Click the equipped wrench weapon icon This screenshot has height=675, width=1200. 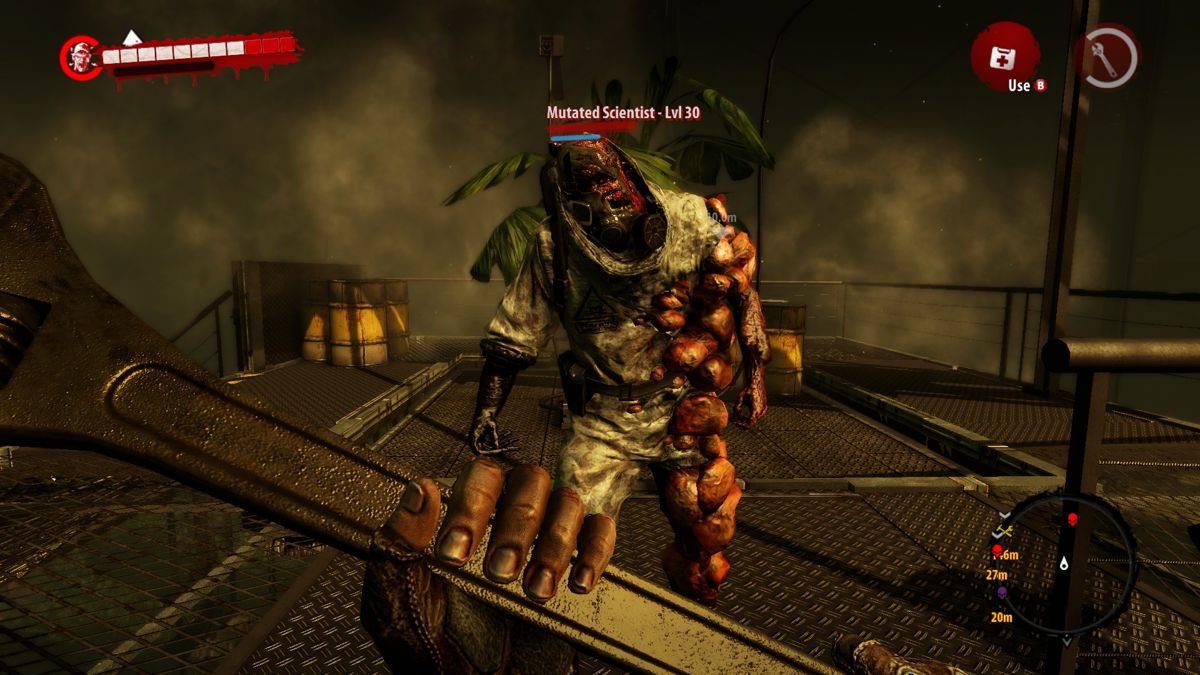tap(1107, 56)
